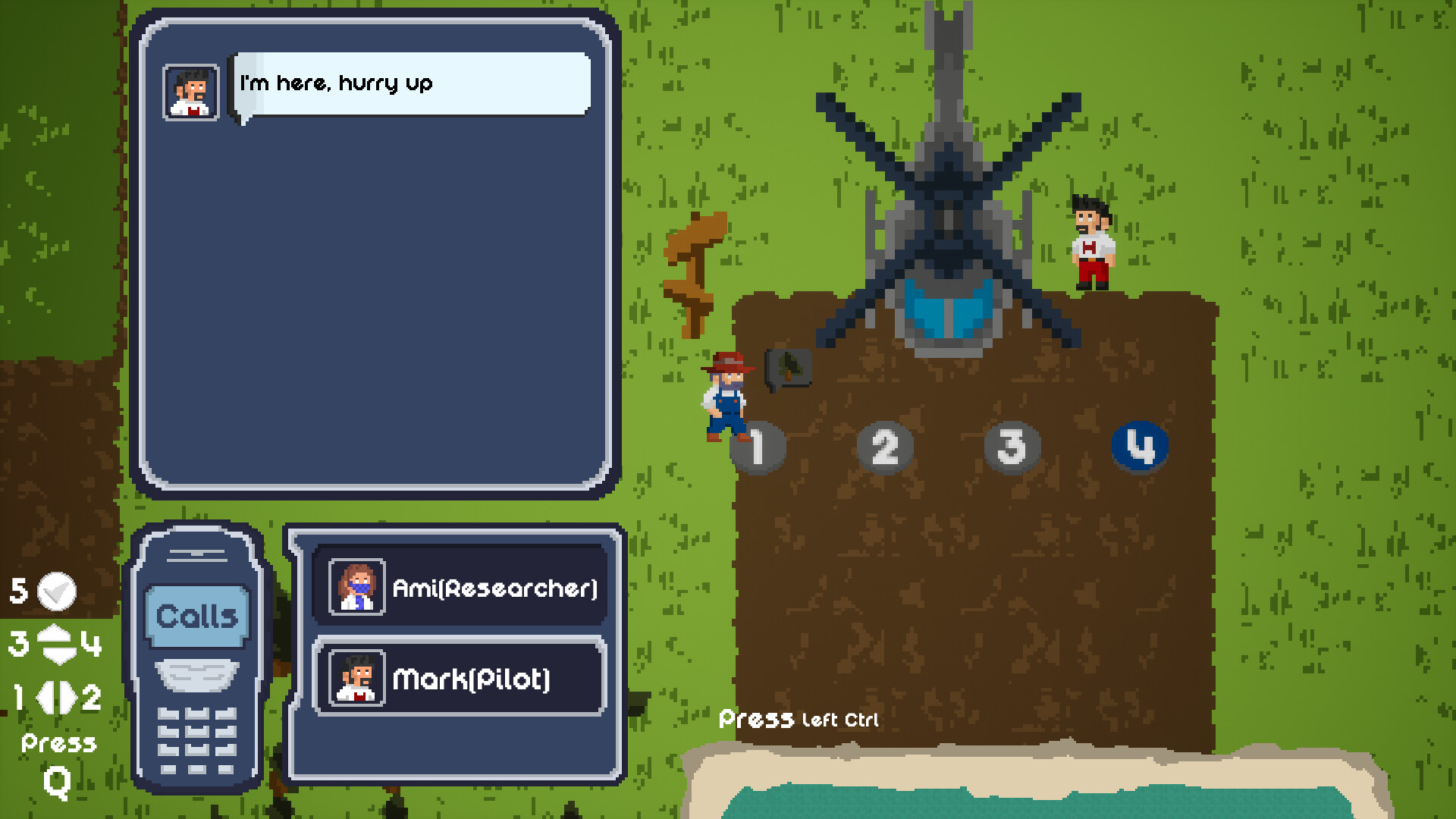This screenshot has height=819, width=1456.
Task: Click the Press Q label
Action: tap(58, 762)
